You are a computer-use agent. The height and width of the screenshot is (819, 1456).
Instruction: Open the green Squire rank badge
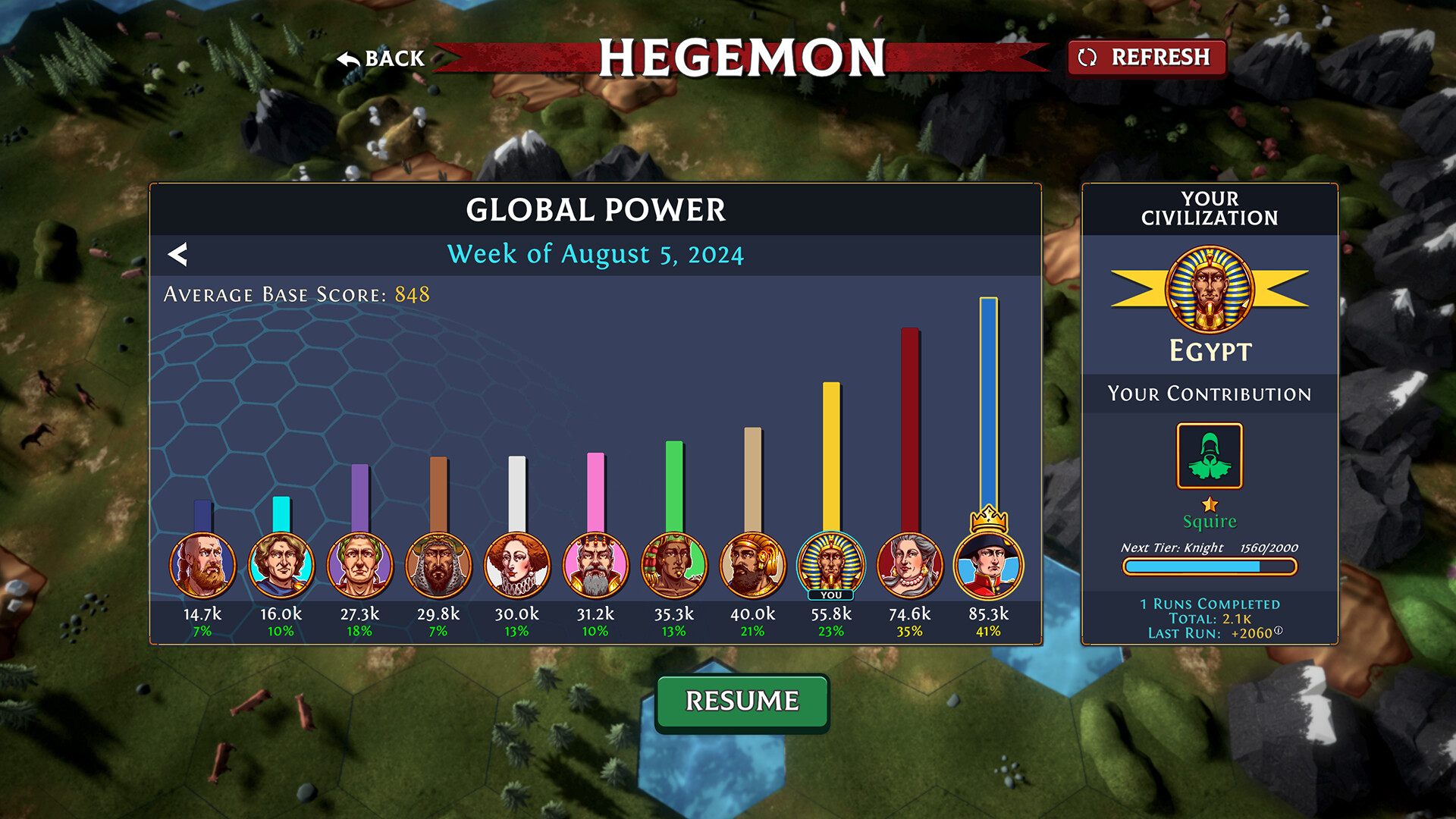pyautogui.click(x=1210, y=456)
